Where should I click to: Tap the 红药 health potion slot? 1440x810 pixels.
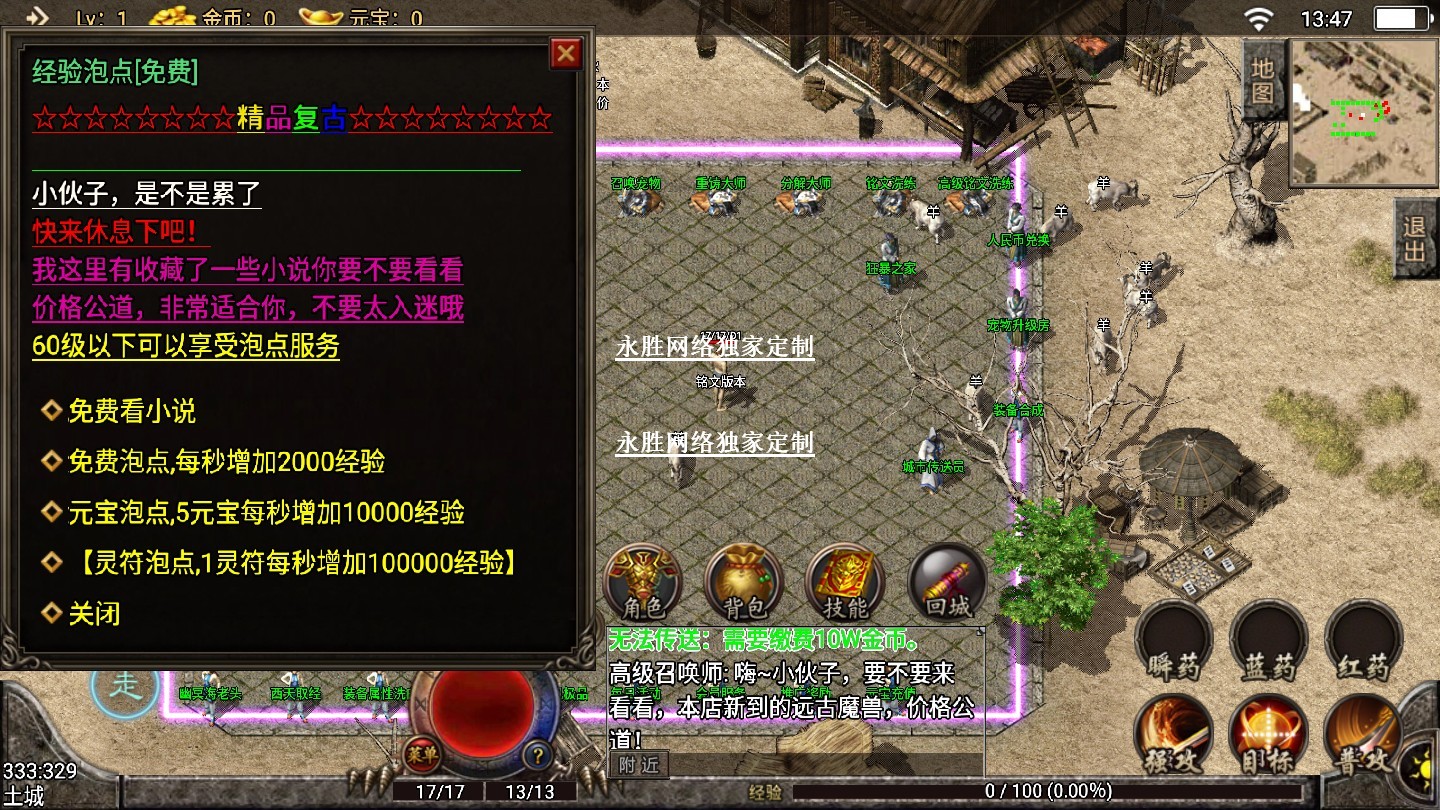point(1364,642)
